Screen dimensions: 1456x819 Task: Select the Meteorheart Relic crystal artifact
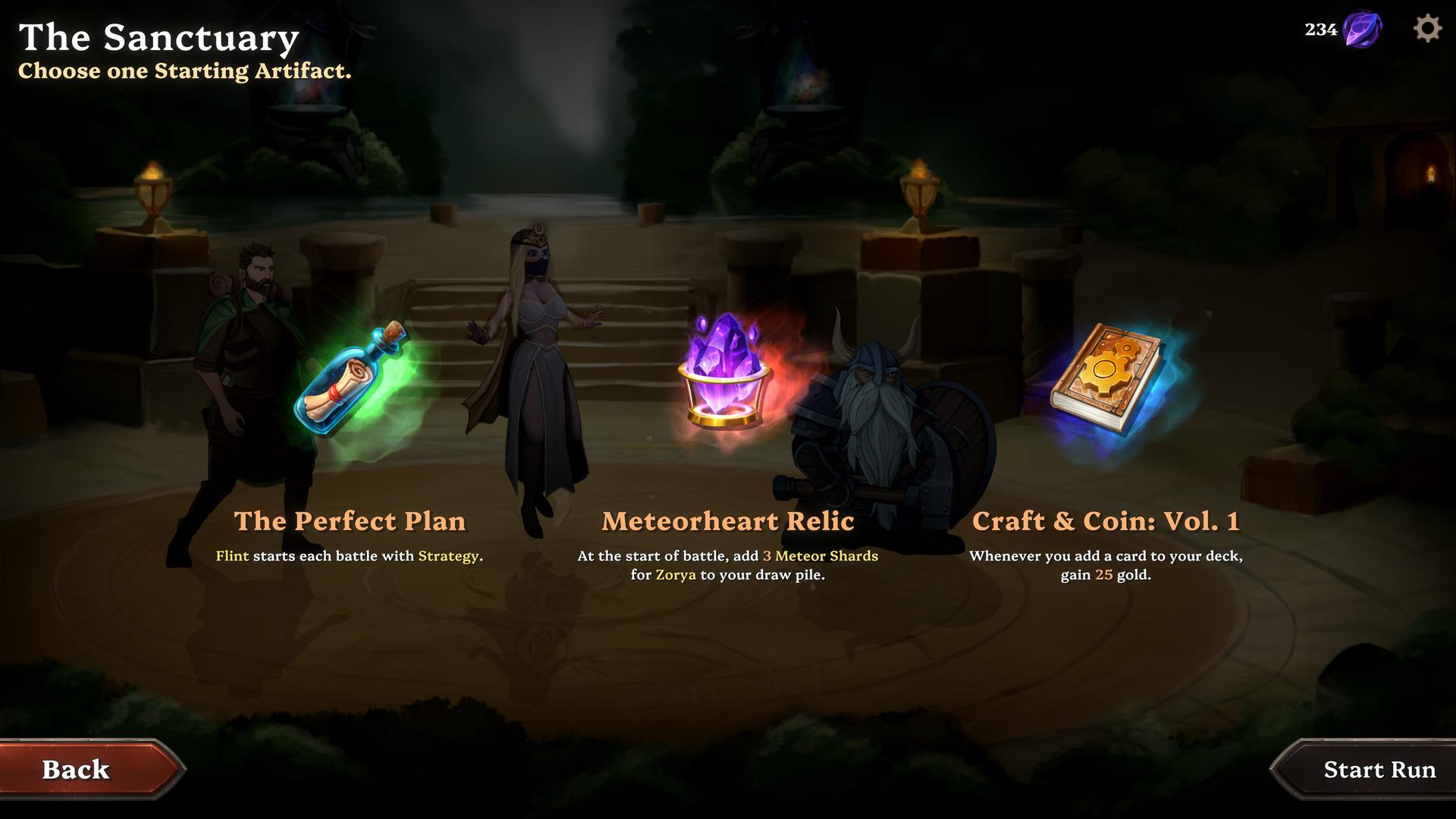point(726,370)
